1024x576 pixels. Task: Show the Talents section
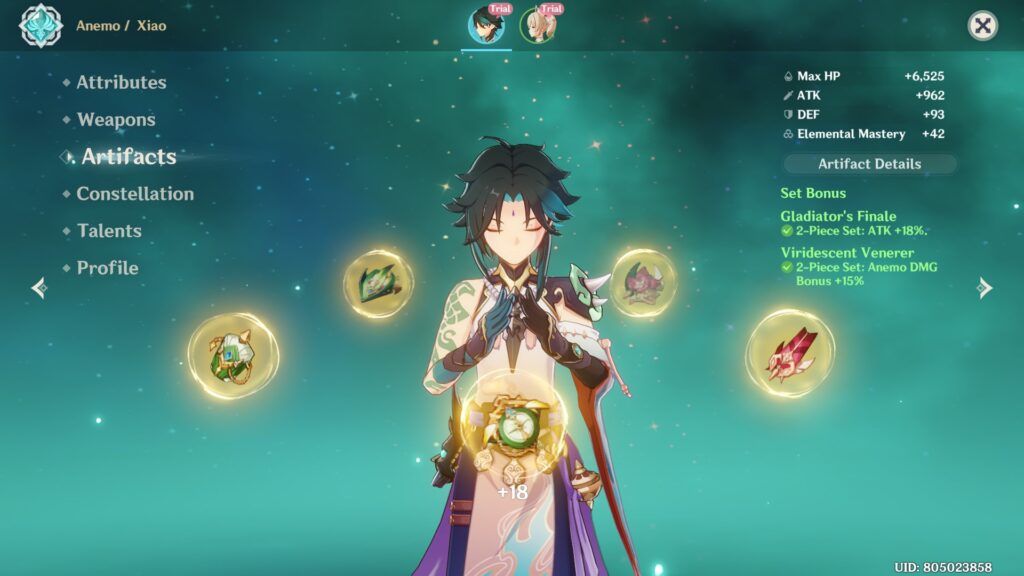pyautogui.click(x=109, y=230)
